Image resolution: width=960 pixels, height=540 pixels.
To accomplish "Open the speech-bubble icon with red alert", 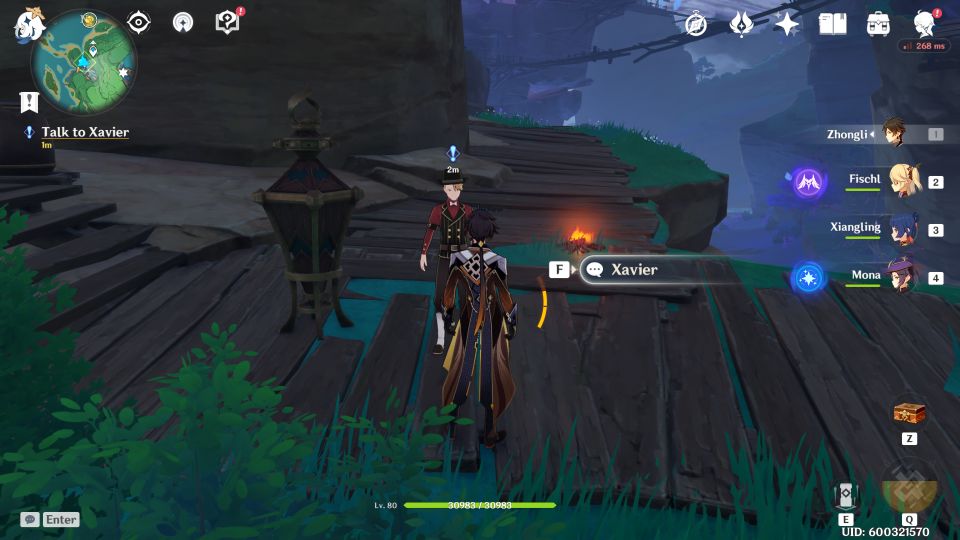I will point(228,22).
